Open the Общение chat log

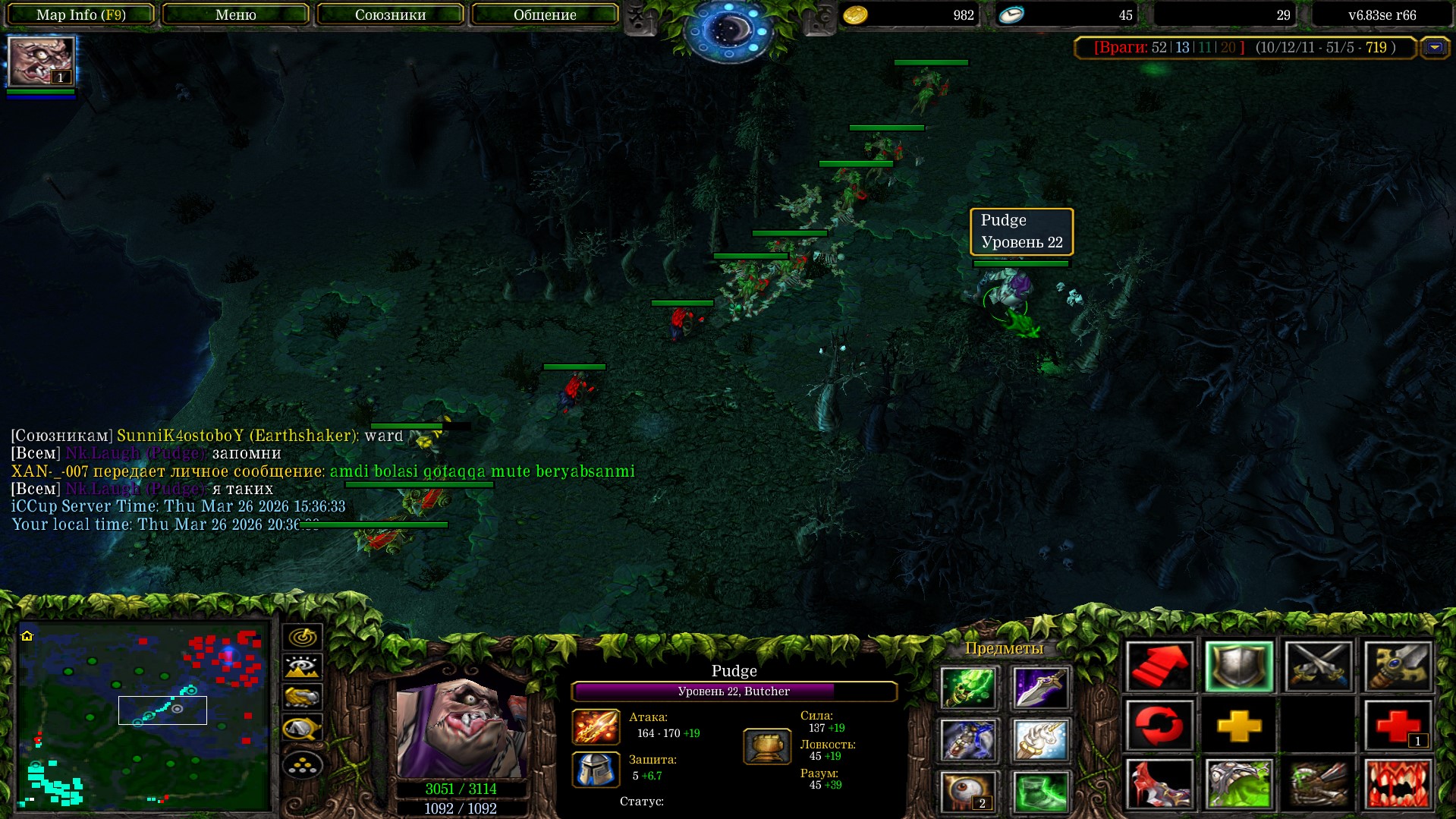click(545, 14)
